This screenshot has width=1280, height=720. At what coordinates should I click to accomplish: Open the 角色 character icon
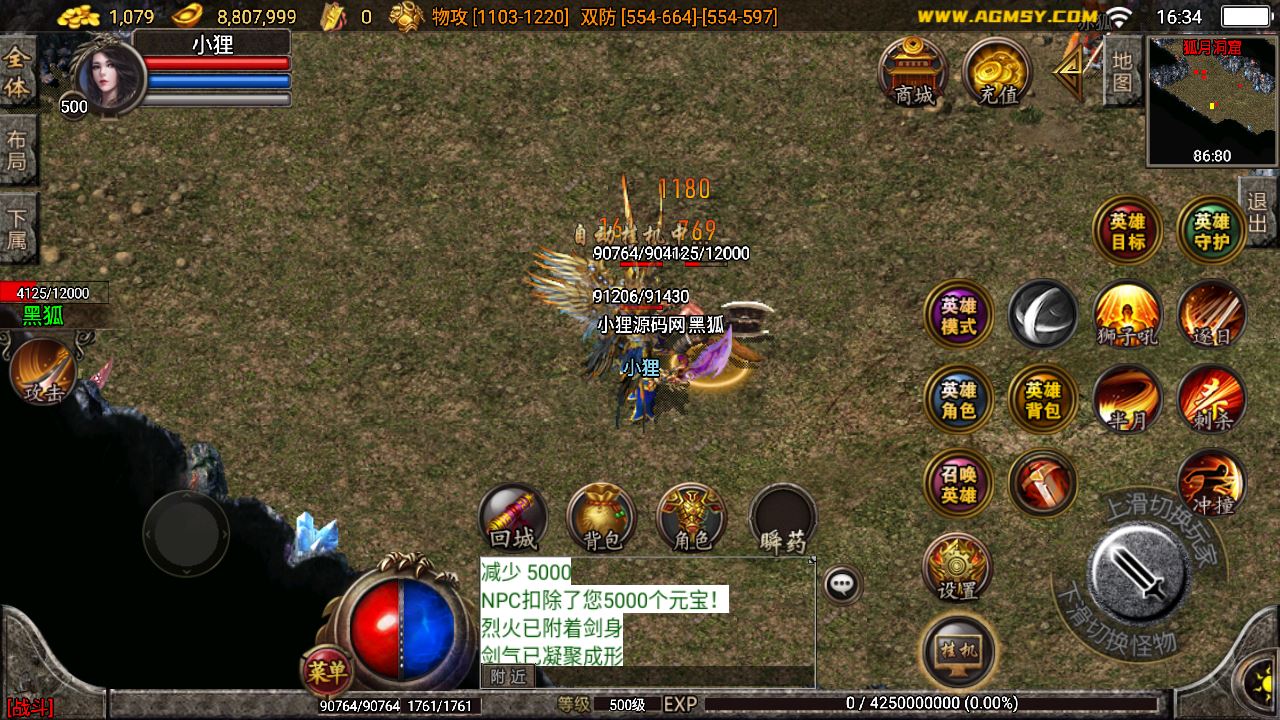pyautogui.click(x=693, y=518)
